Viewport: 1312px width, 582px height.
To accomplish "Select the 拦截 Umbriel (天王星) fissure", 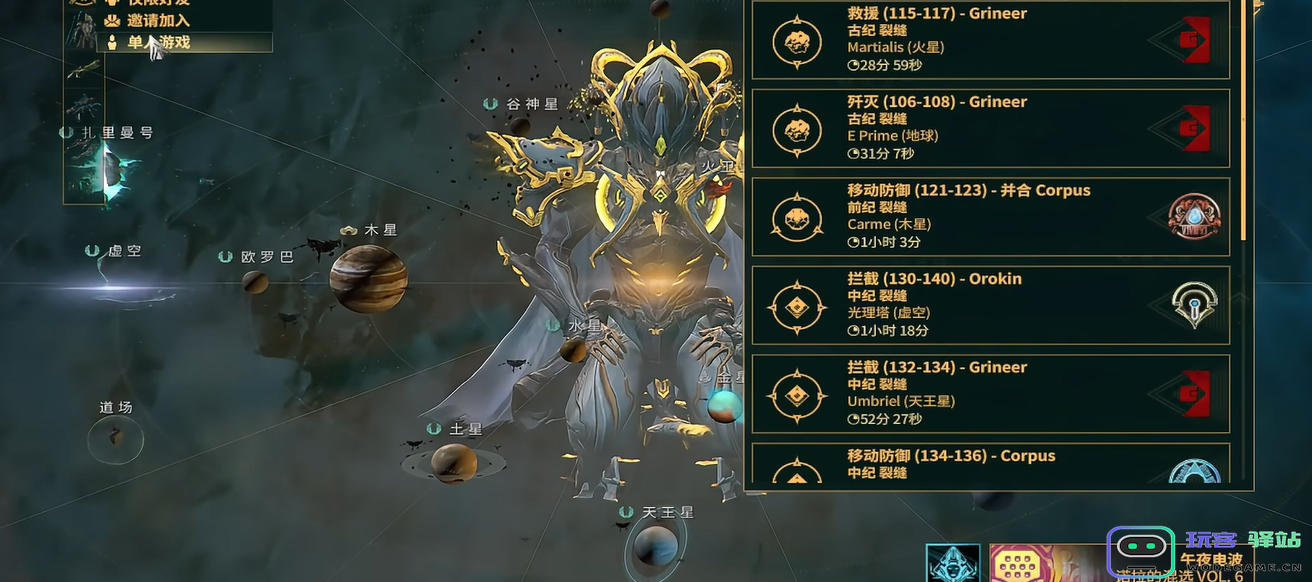I will 989,393.
